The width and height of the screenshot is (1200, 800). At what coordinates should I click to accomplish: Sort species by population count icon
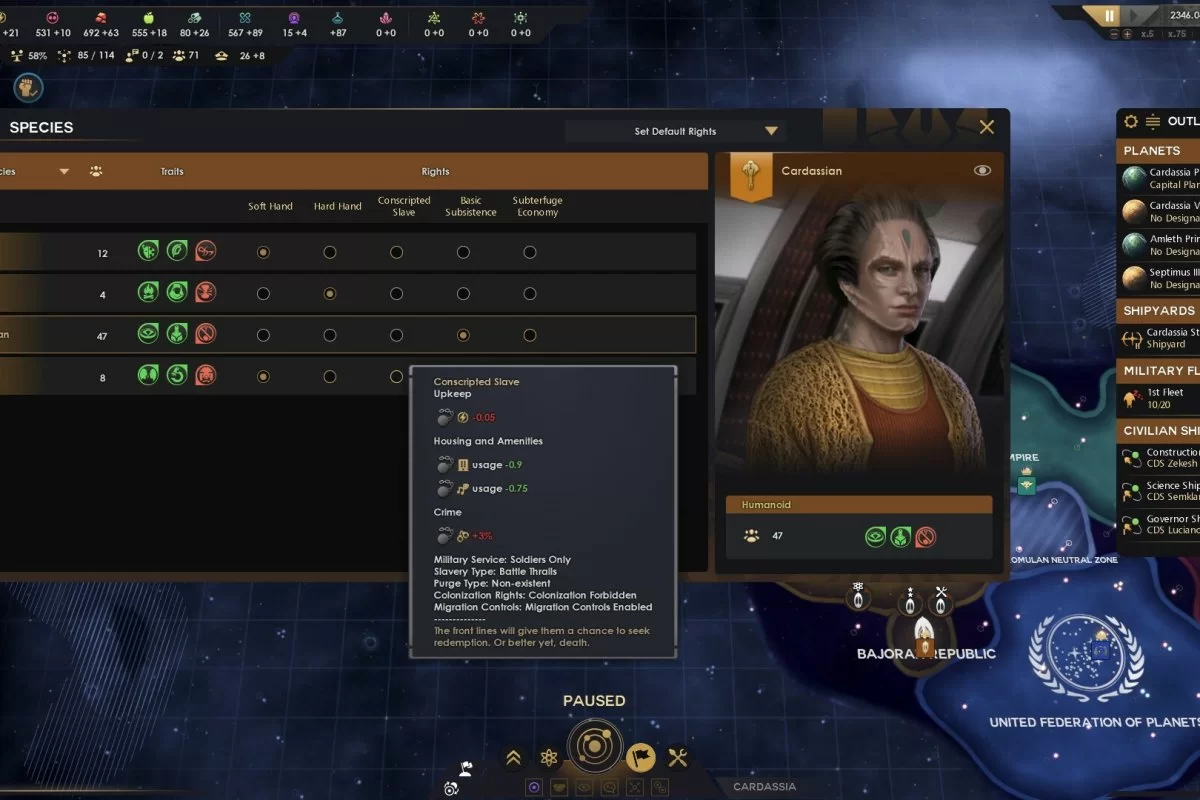[x=96, y=171]
